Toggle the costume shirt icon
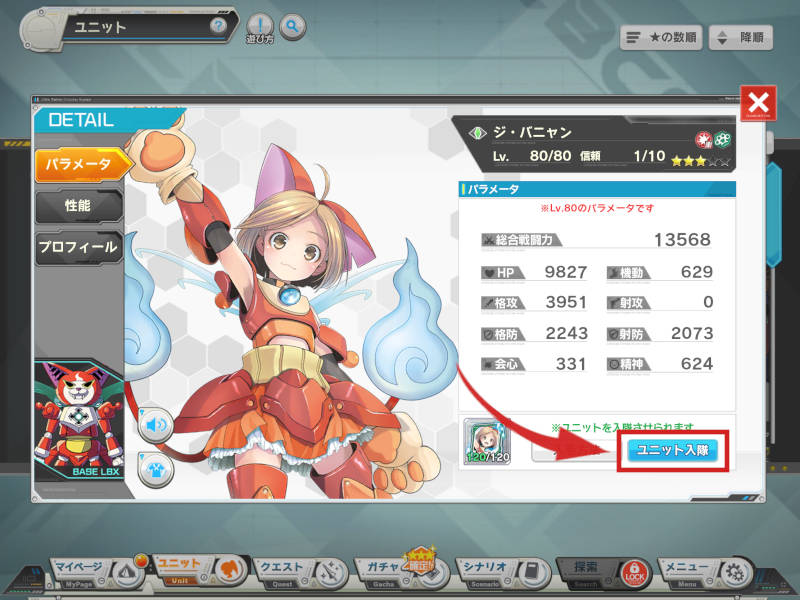The height and width of the screenshot is (600, 800). click(x=156, y=469)
